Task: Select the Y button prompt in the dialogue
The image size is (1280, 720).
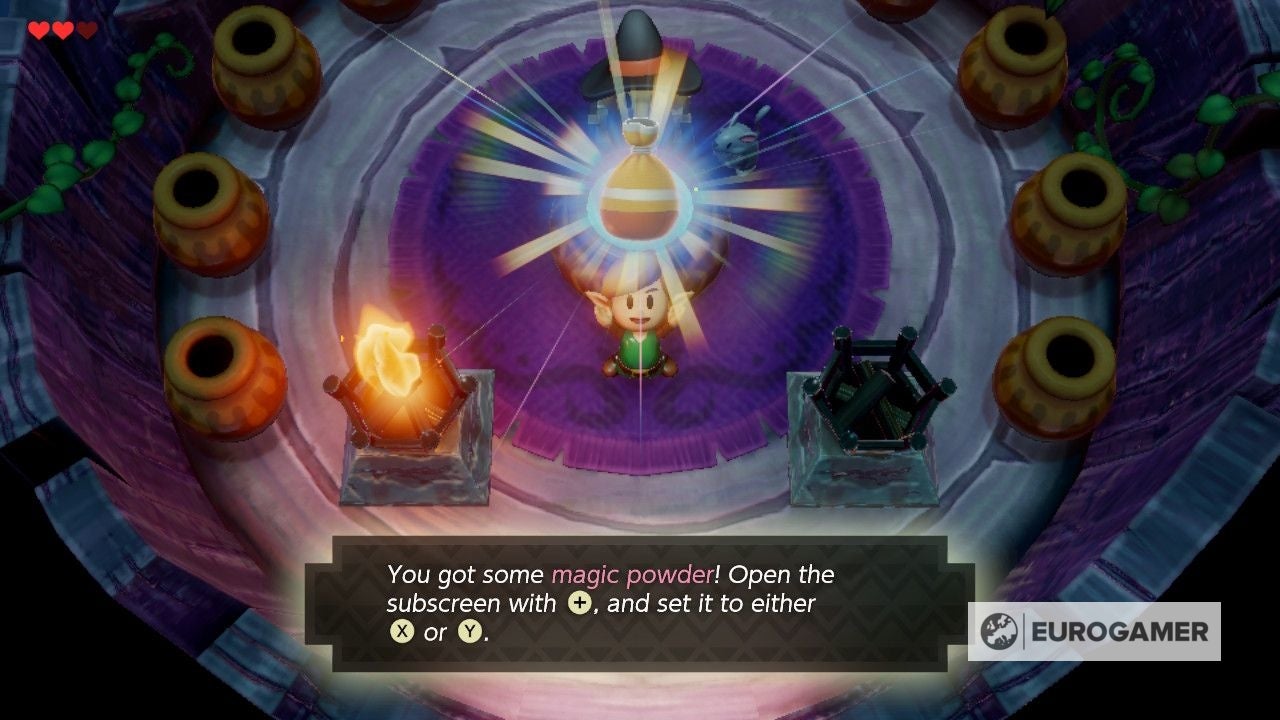Action: click(x=466, y=632)
